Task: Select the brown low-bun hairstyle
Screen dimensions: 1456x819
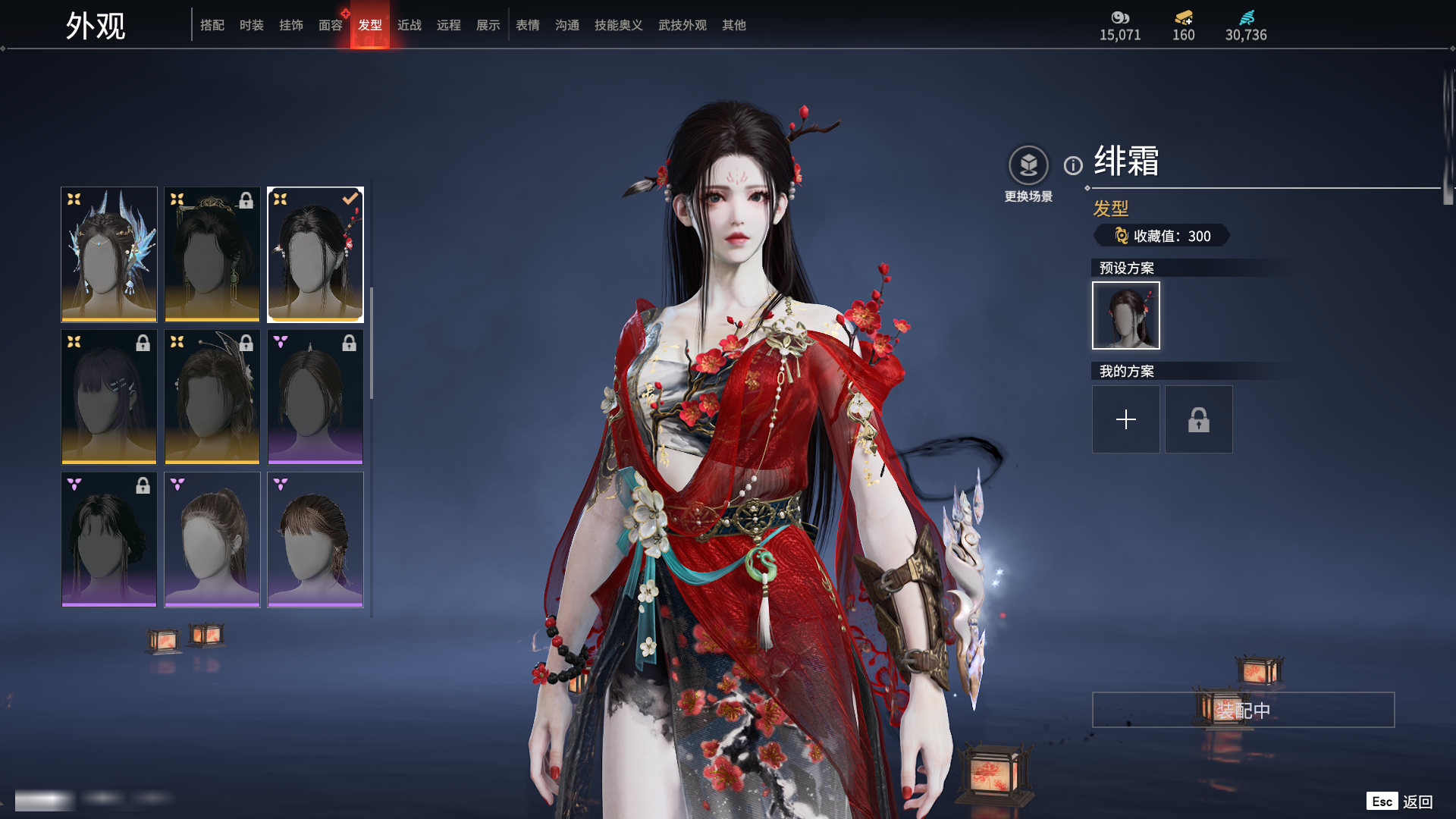Action: (x=315, y=539)
